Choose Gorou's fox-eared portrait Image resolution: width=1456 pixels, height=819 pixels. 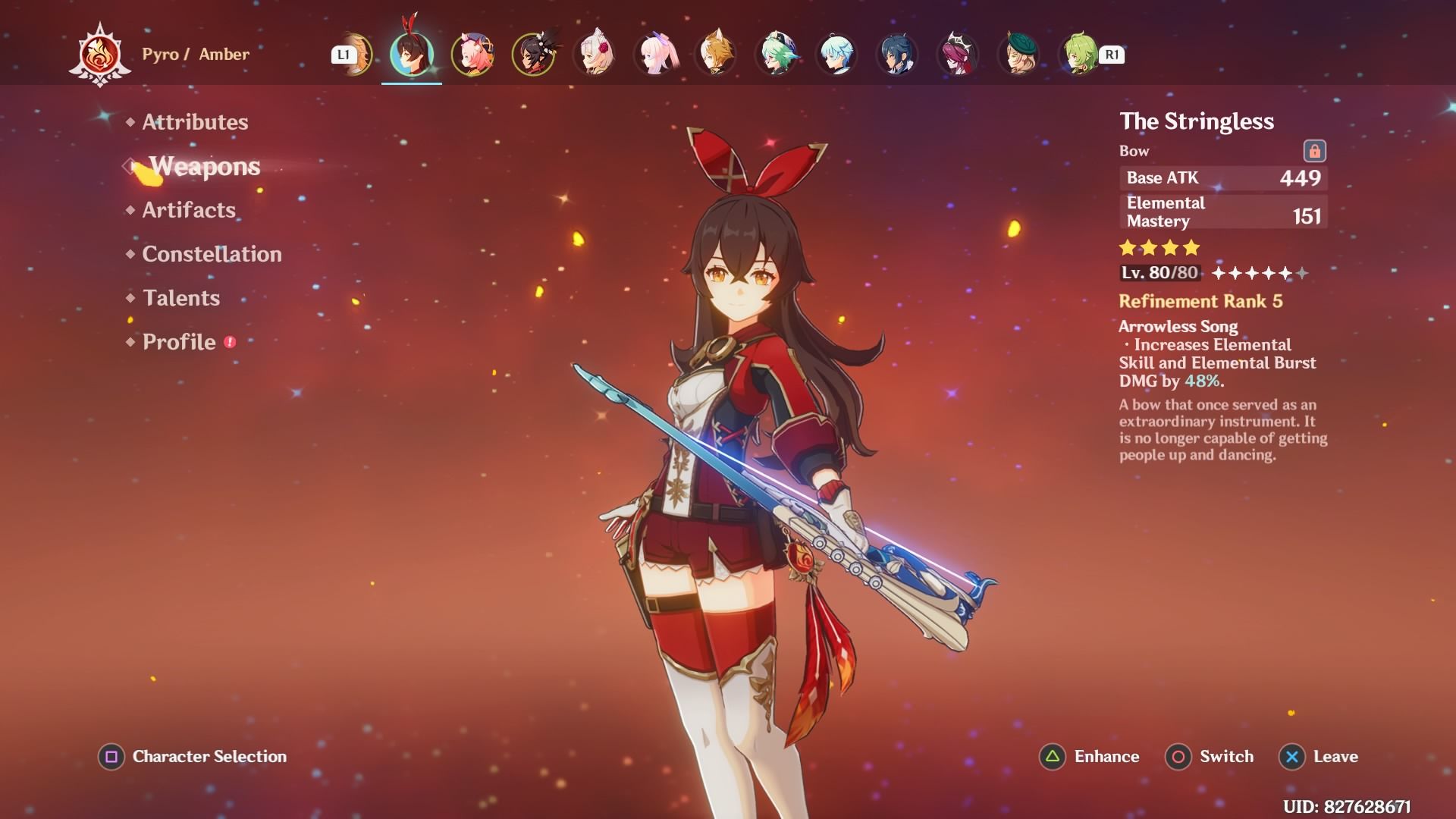pos(715,55)
